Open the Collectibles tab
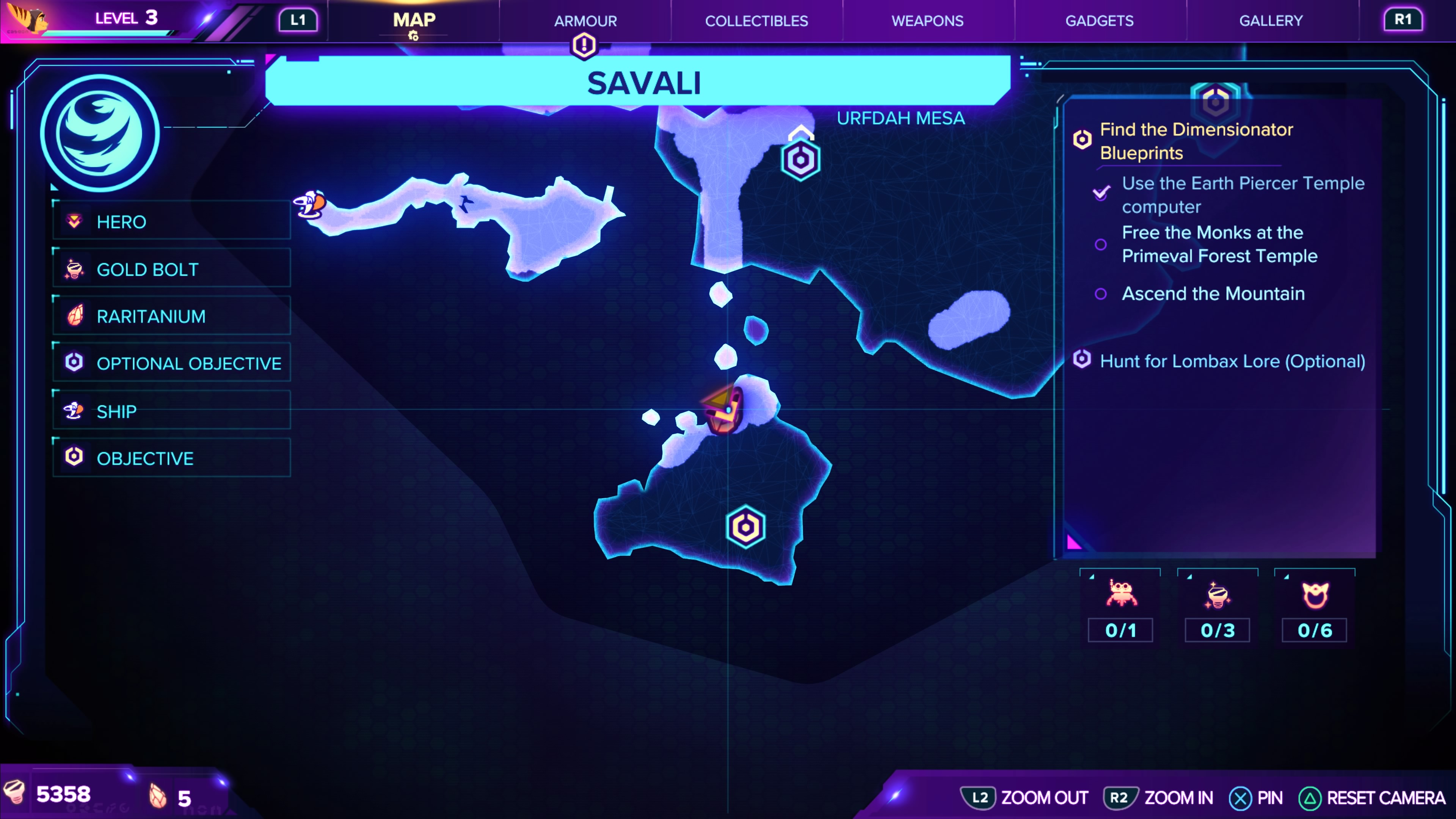 click(756, 21)
